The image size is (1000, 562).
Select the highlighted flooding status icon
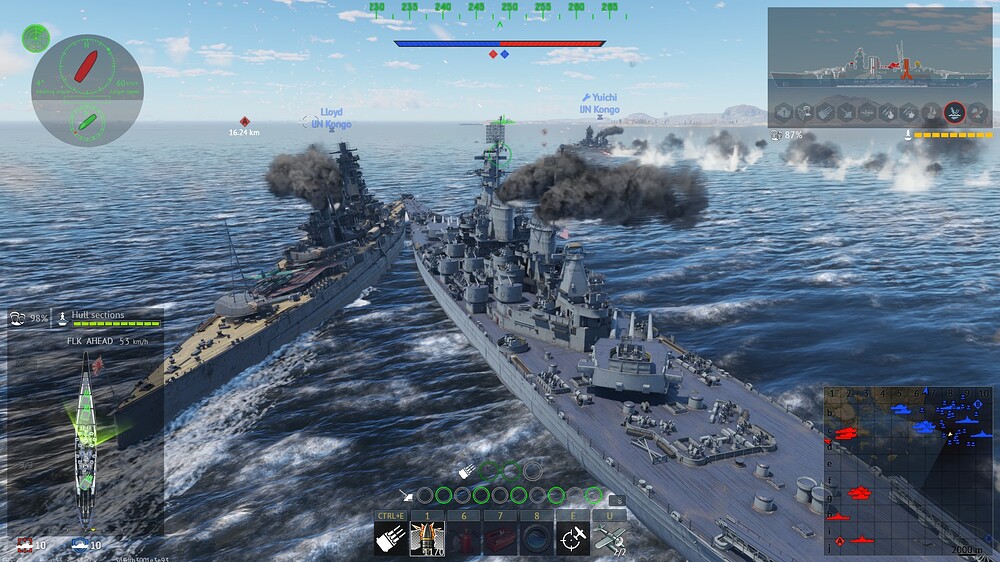tap(954, 112)
